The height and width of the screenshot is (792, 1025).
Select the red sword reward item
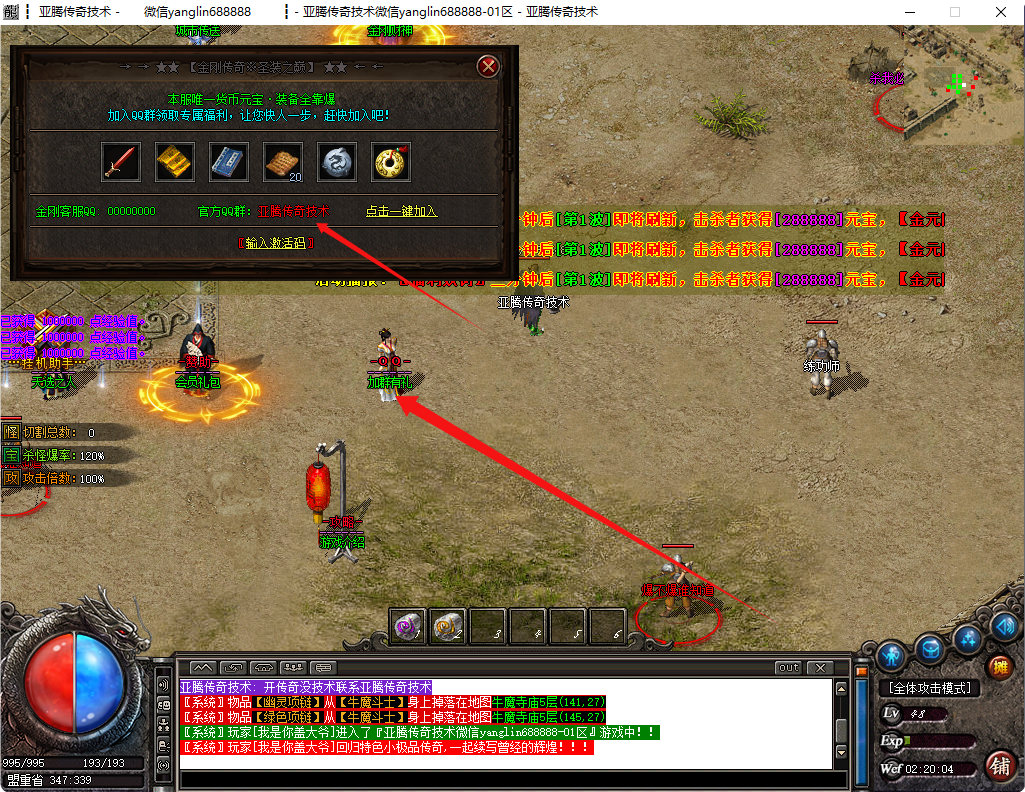(x=121, y=162)
